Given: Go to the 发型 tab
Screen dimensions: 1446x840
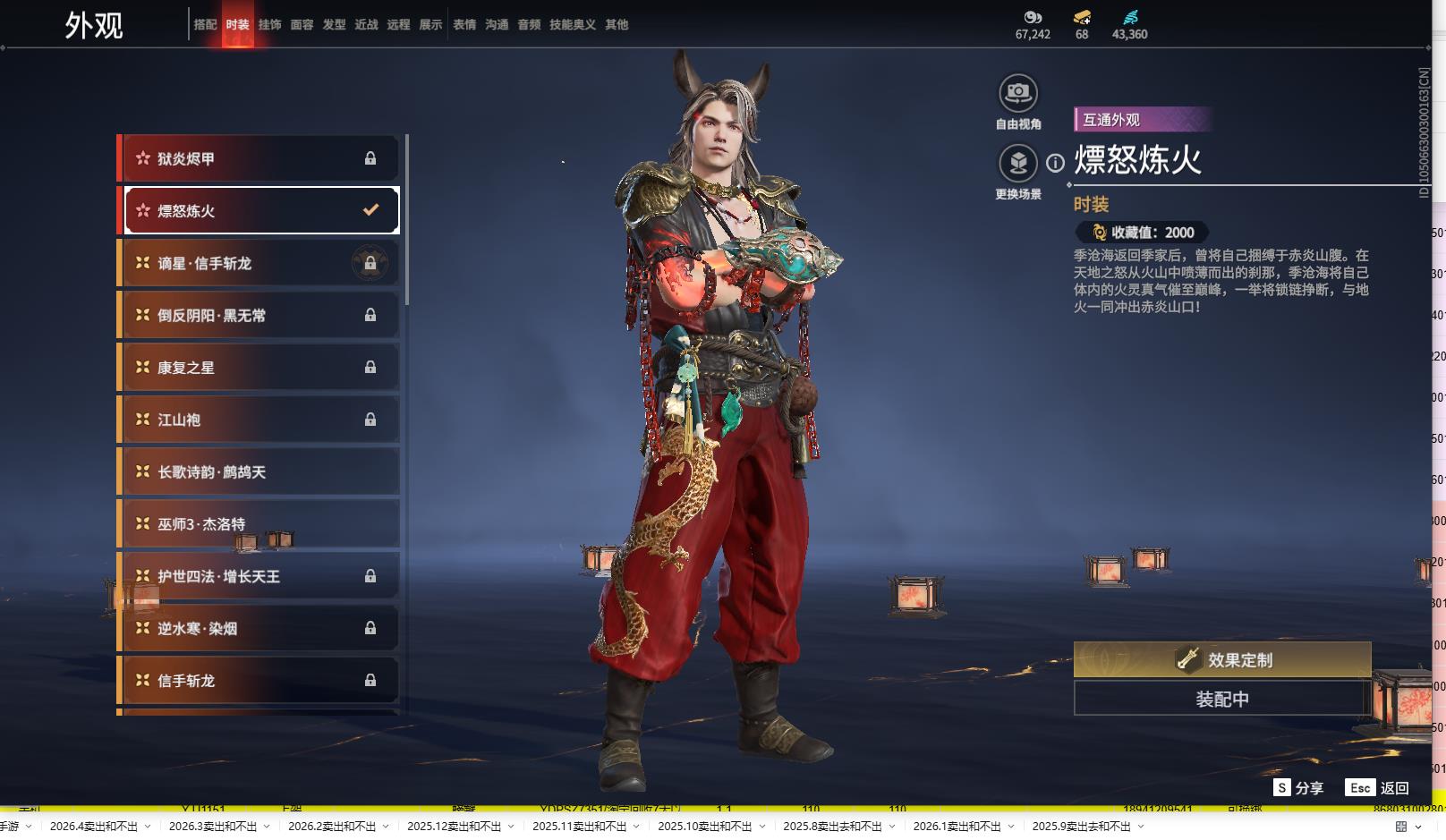Looking at the screenshot, I should point(334,25).
